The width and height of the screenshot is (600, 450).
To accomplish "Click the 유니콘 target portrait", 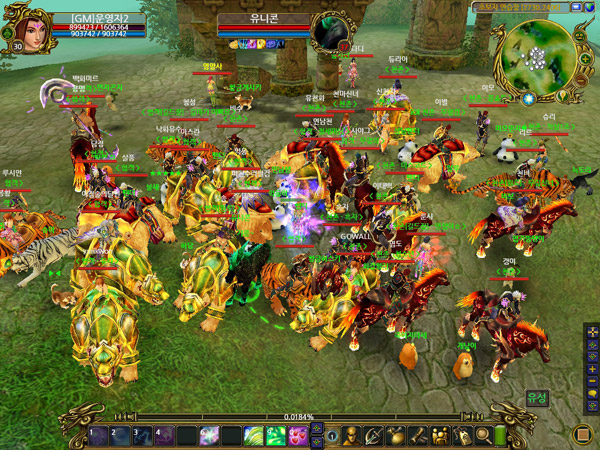I will click(328, 31).
